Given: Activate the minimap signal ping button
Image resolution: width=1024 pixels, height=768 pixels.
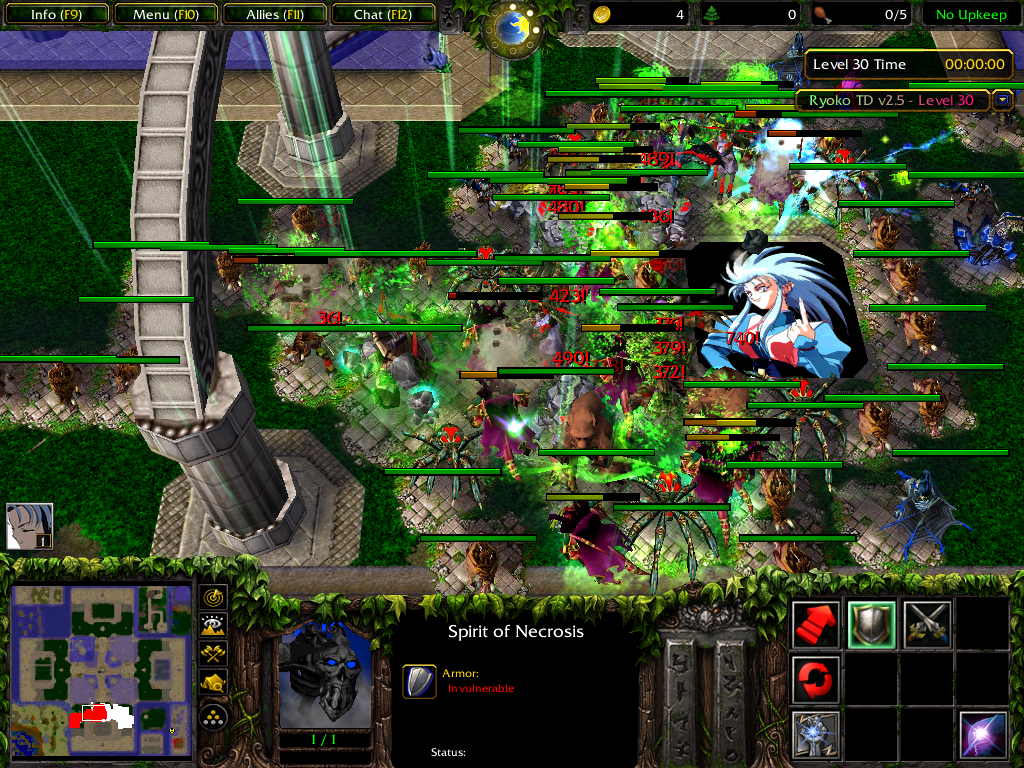Looking at the screenshot, I should pos(214,598).
